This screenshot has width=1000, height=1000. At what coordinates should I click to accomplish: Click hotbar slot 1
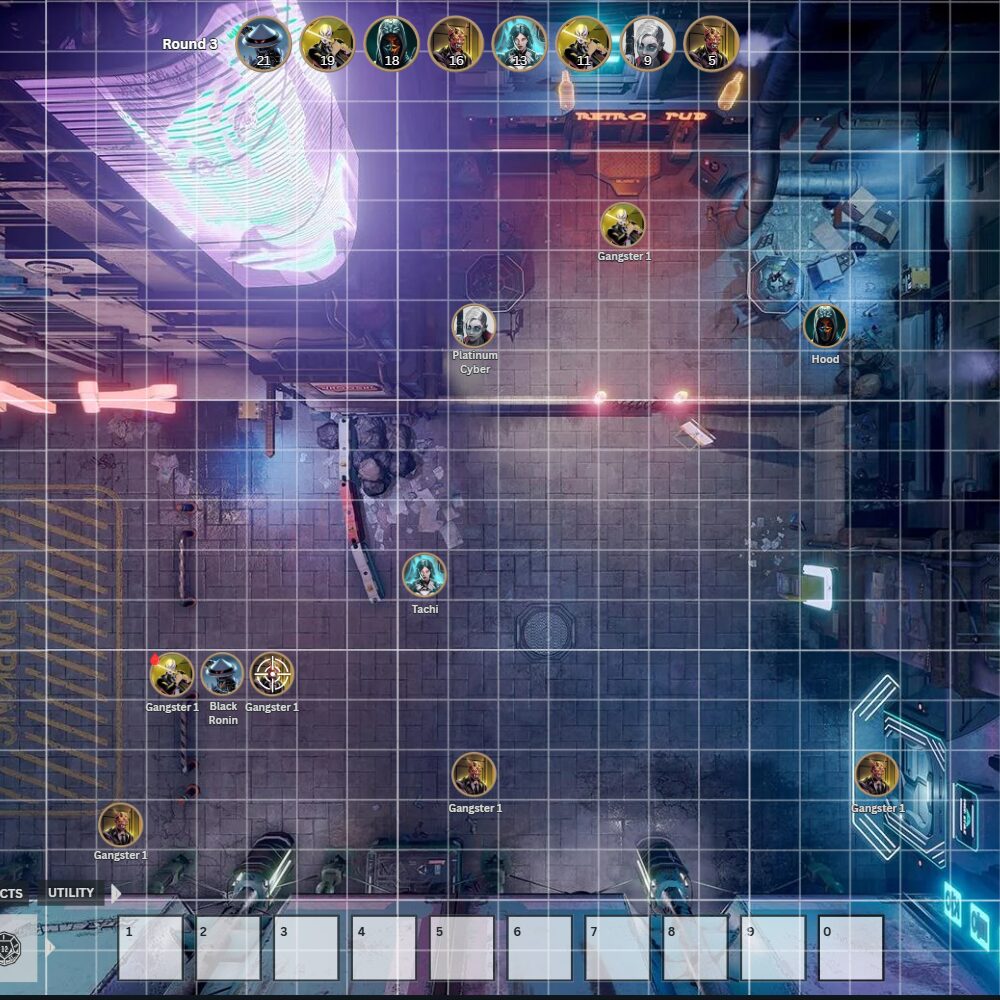(x=150, y=947)
